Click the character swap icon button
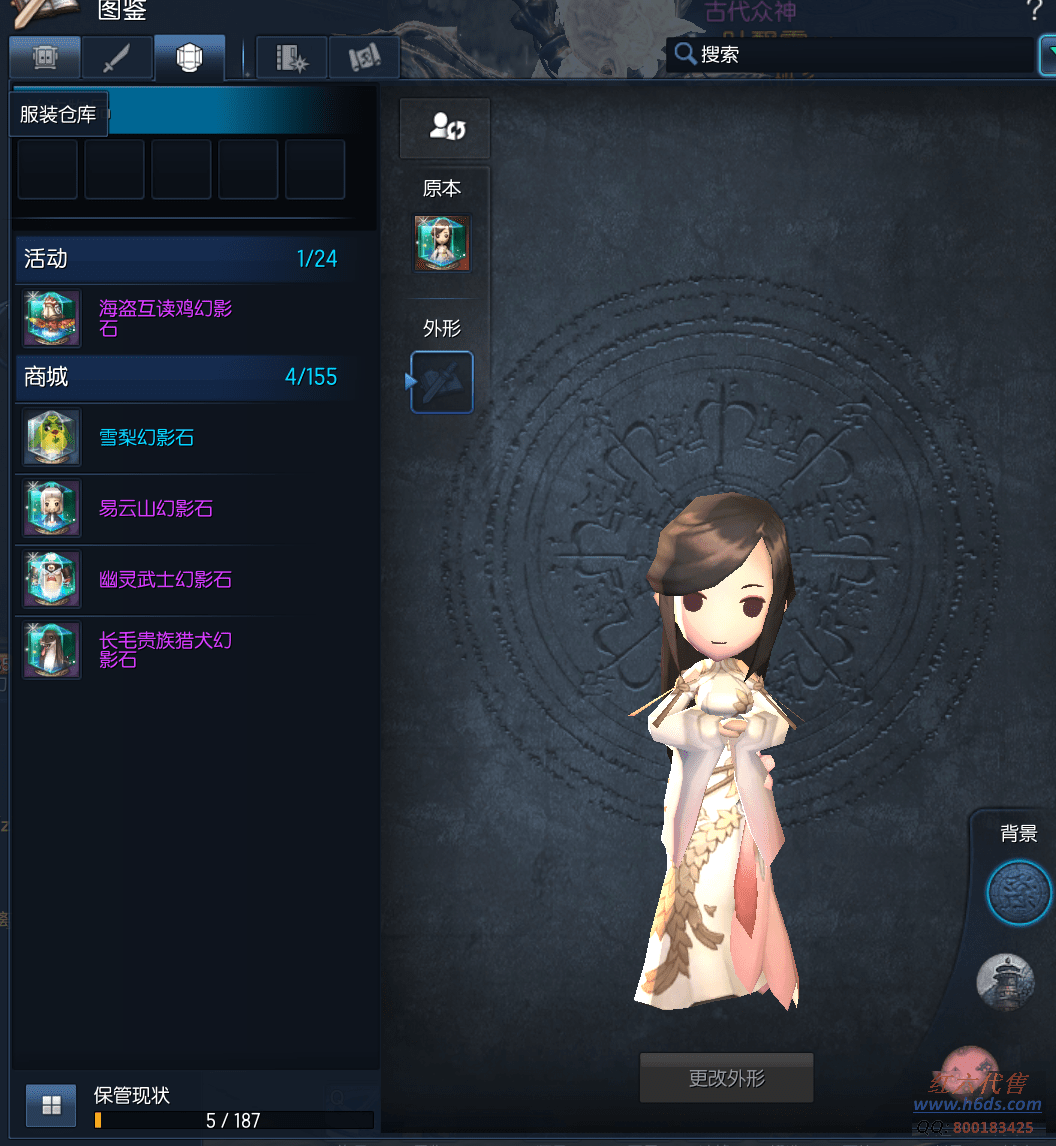The image size is (1056, 1146). [445, 127]
